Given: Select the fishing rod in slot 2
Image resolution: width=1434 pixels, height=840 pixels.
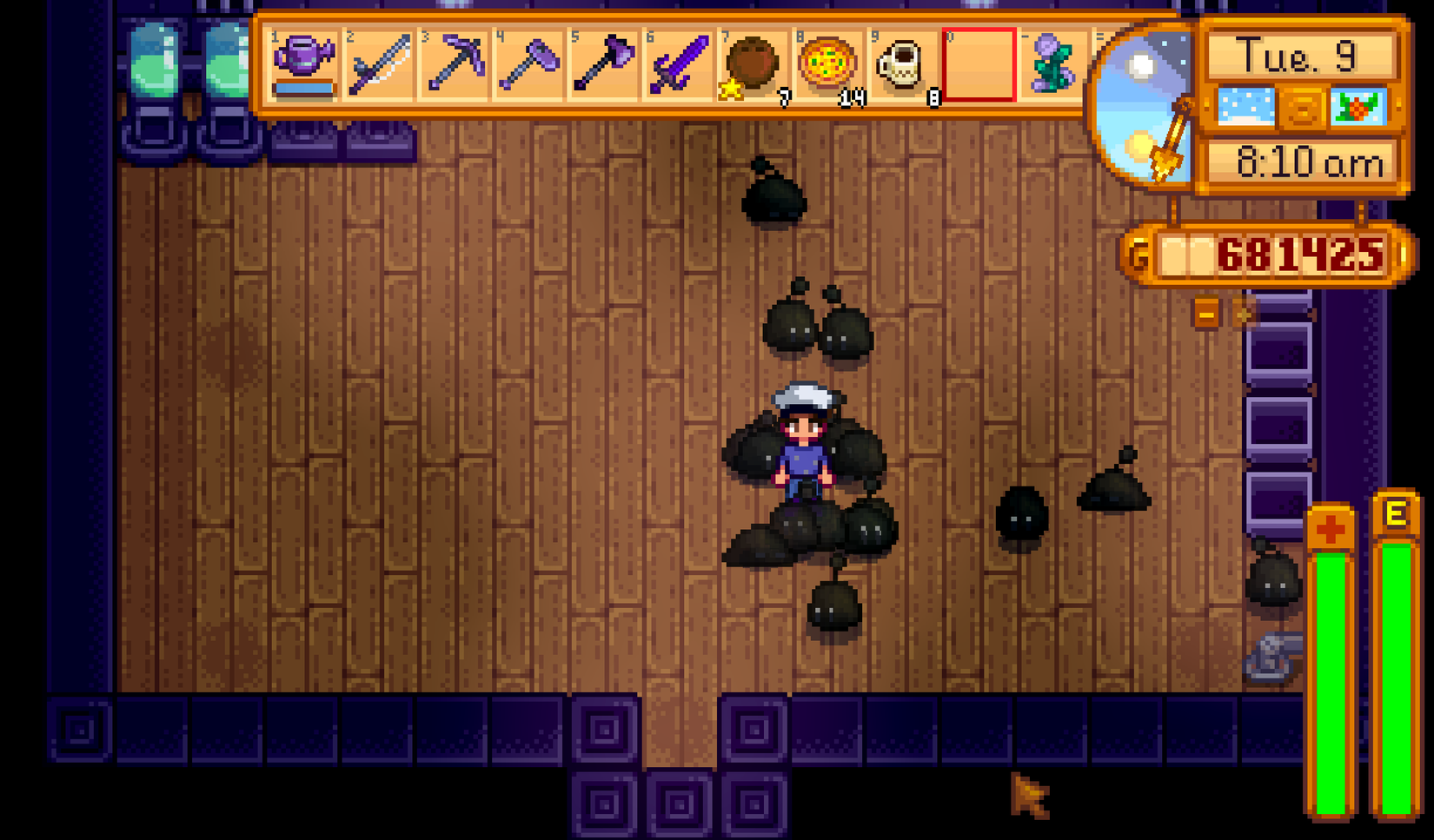Looking at the screenshot, I should [375, 65].
